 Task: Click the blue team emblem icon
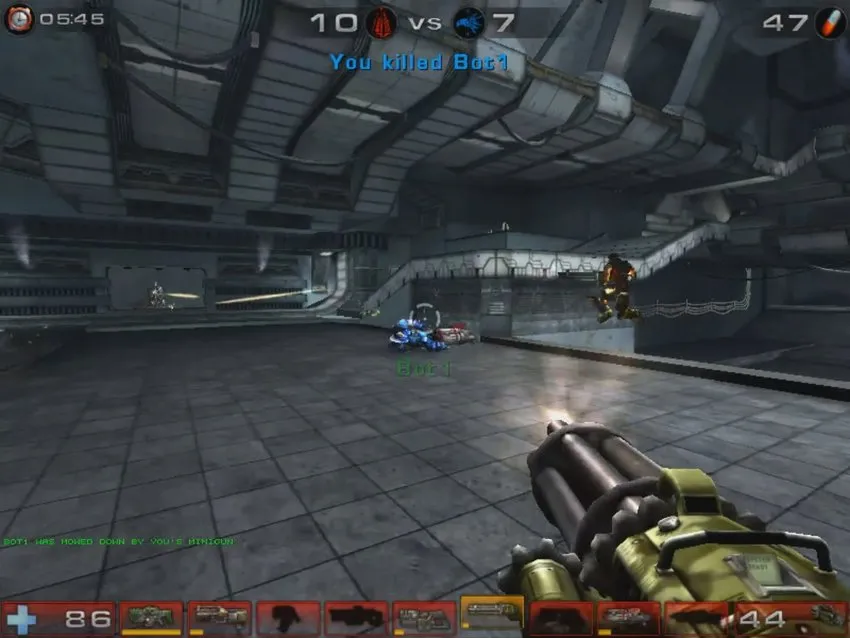pos(468,22)
